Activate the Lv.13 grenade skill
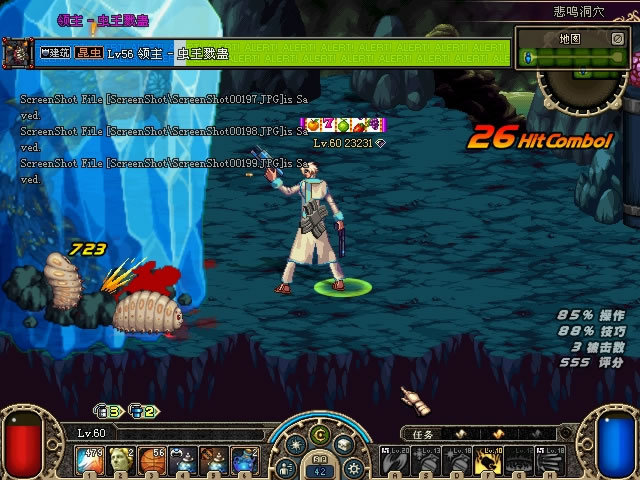Screen dimensions: 640x480 coord(426,461)
